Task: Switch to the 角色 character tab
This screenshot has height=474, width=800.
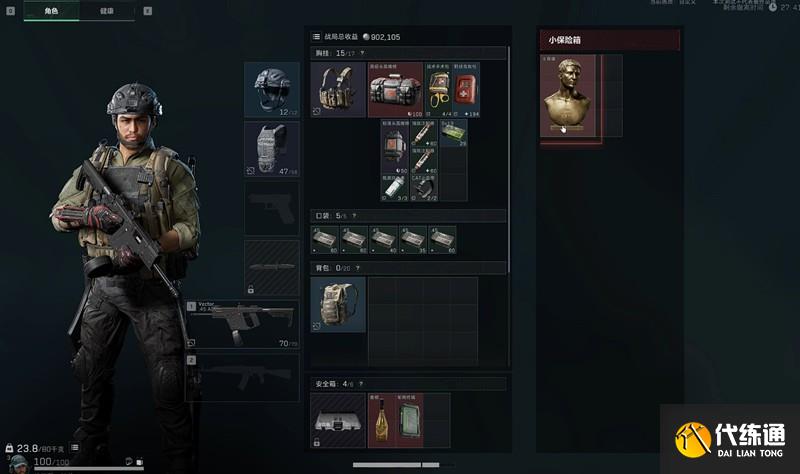Action: click(52, 11)
